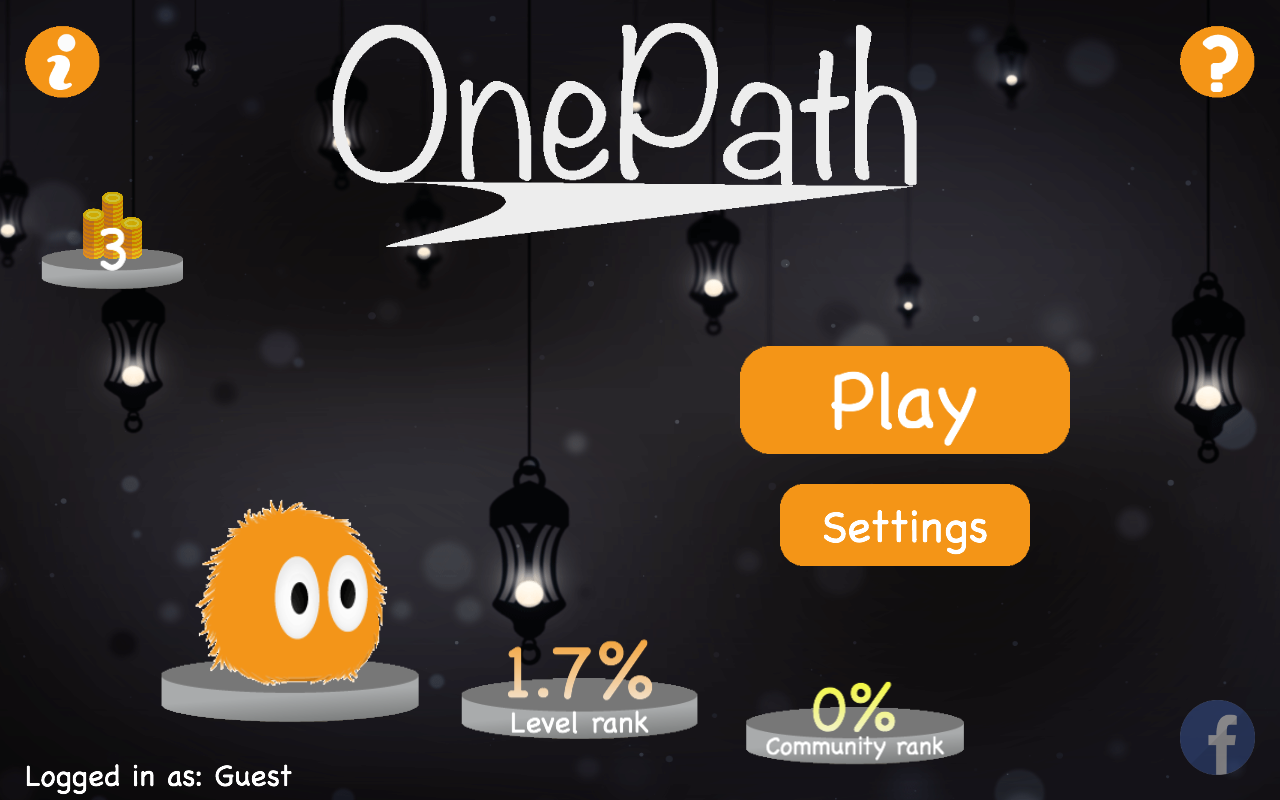
Task: Click the question mark help icon
Action: click(1216, 61)
